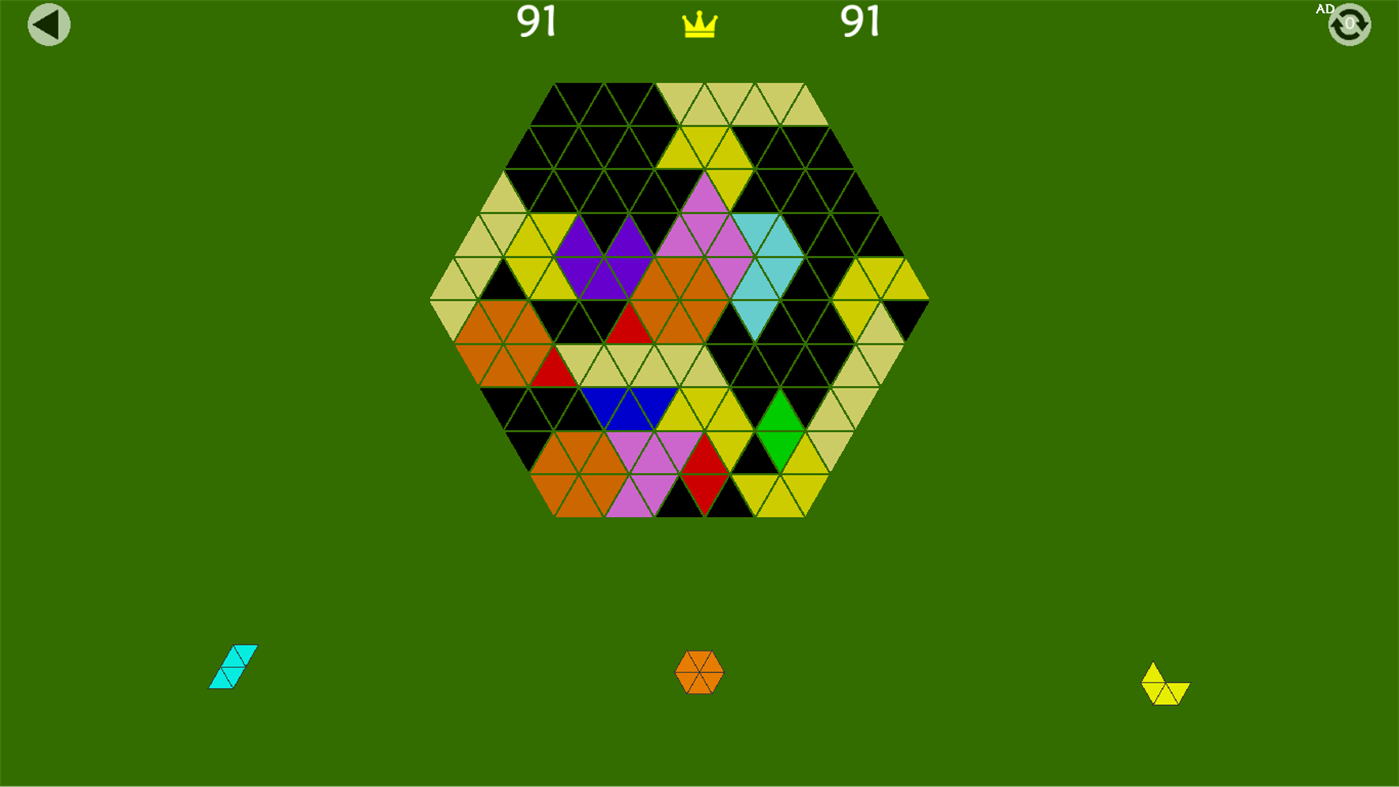Select the cyan parallelogram piece
This screenshot has height=787, width=1399.
tap(233, 667)
